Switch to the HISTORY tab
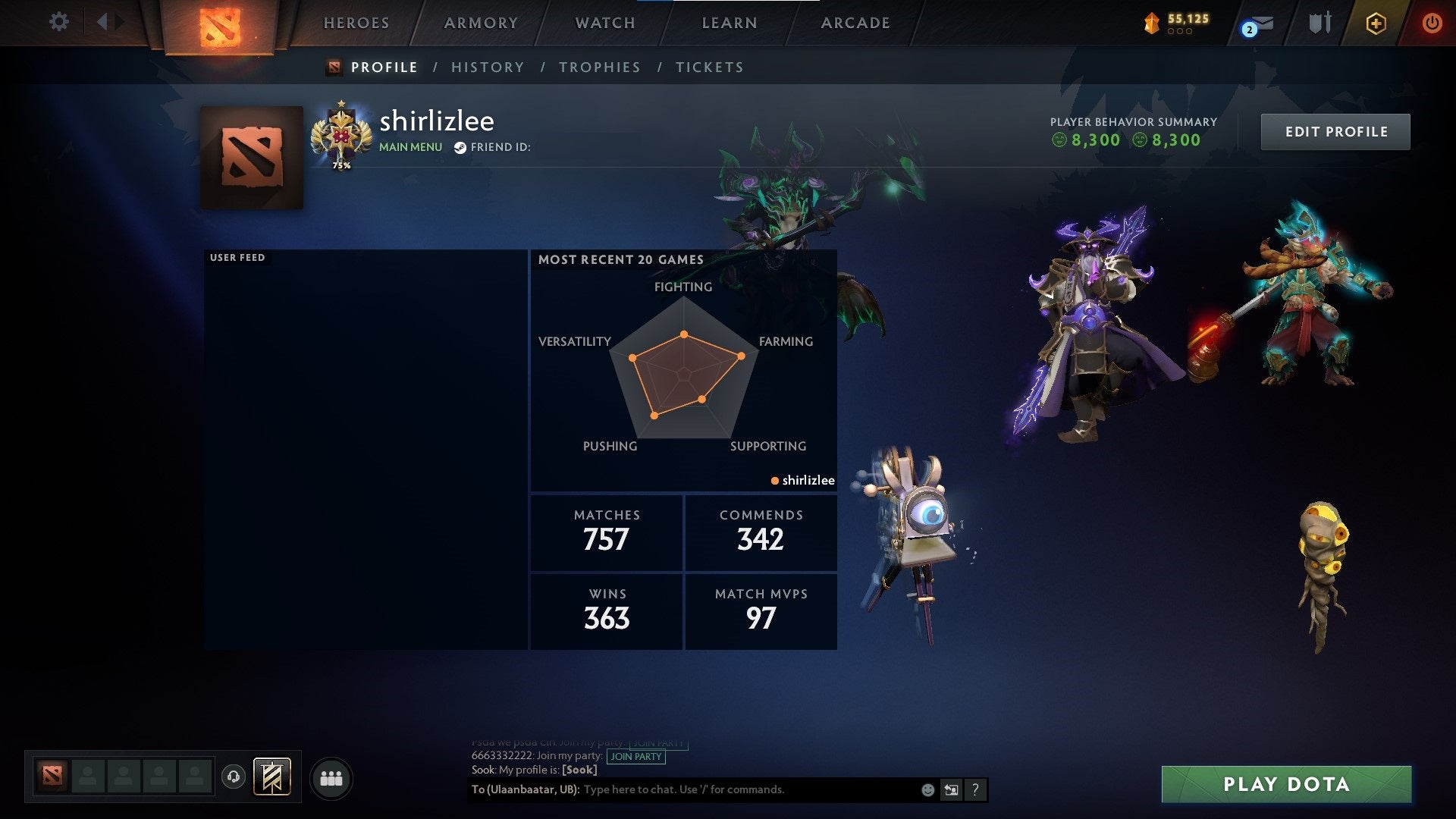The image size is (1456, 819). click(x=488, y=67)
